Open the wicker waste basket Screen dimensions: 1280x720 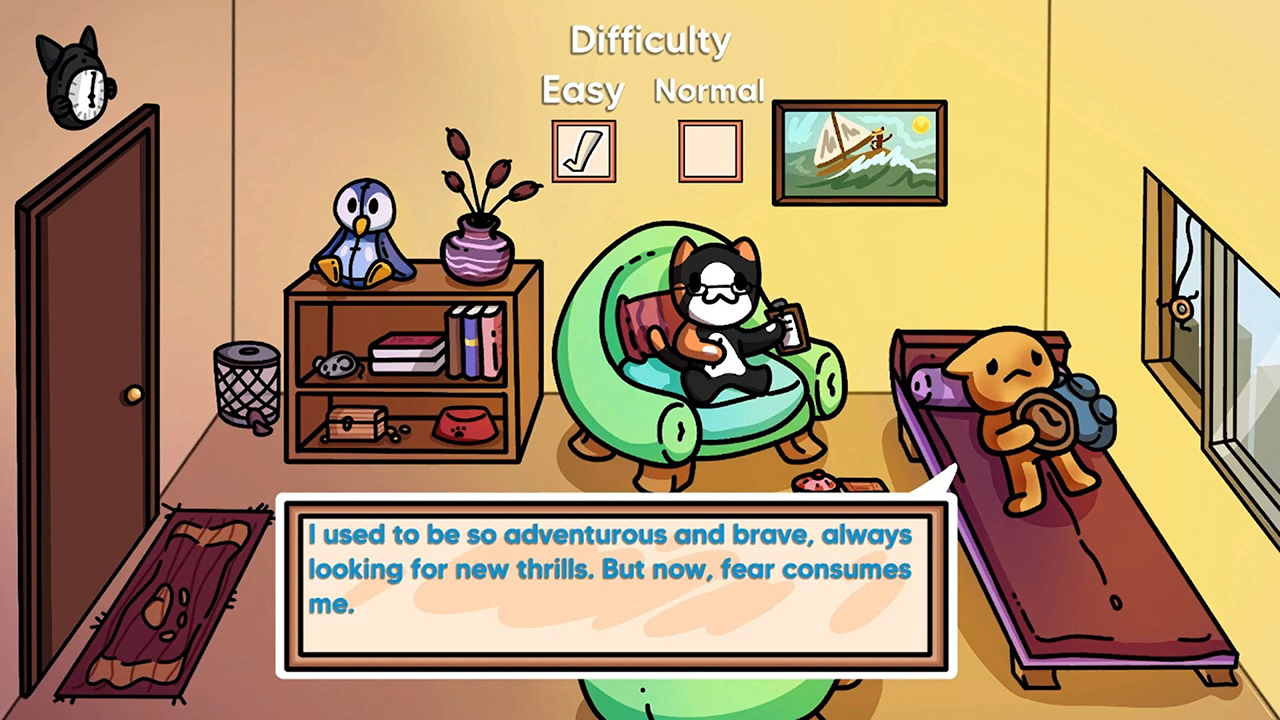point(246,390)
